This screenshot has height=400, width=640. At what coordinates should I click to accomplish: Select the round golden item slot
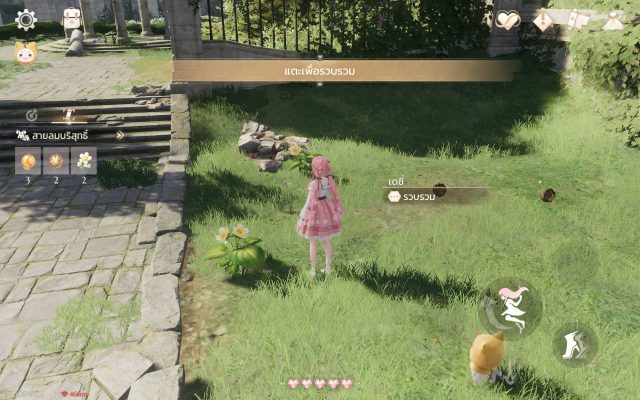pos(56,160)
